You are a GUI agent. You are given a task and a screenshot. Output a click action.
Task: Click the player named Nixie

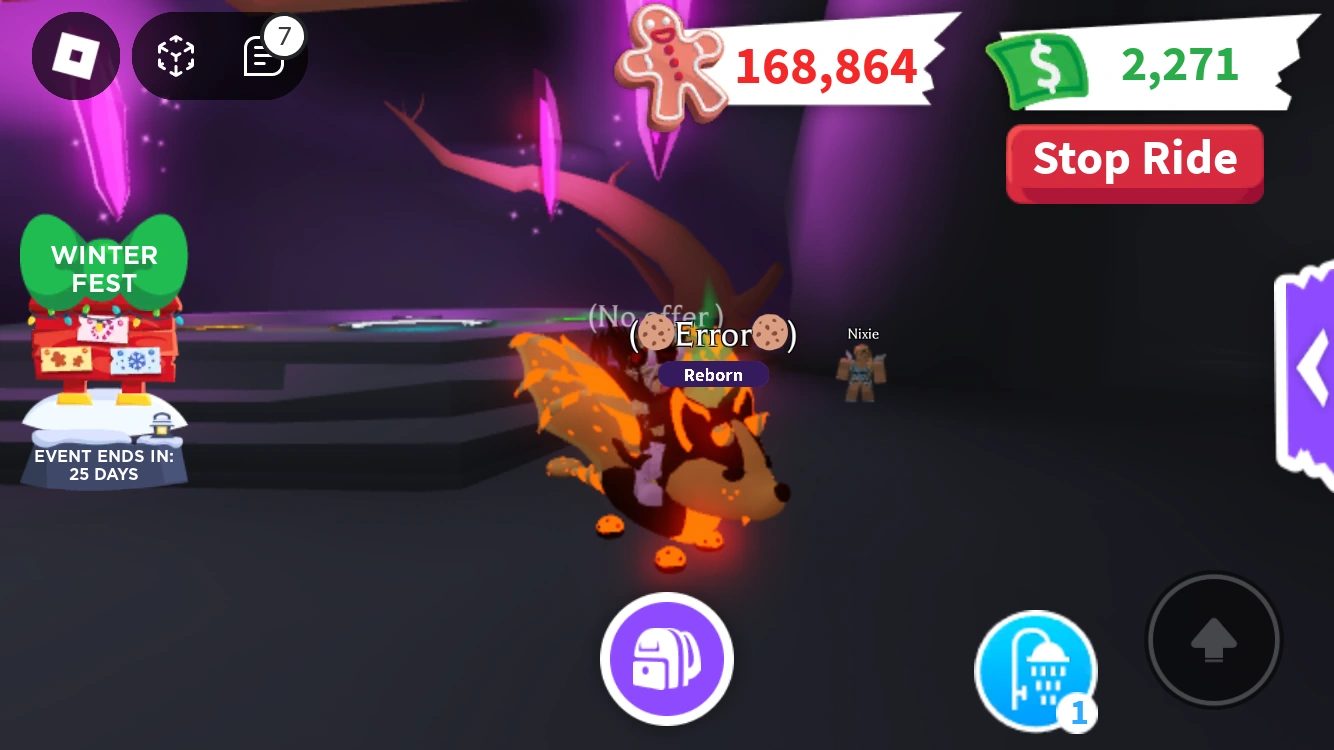[862, 334]
